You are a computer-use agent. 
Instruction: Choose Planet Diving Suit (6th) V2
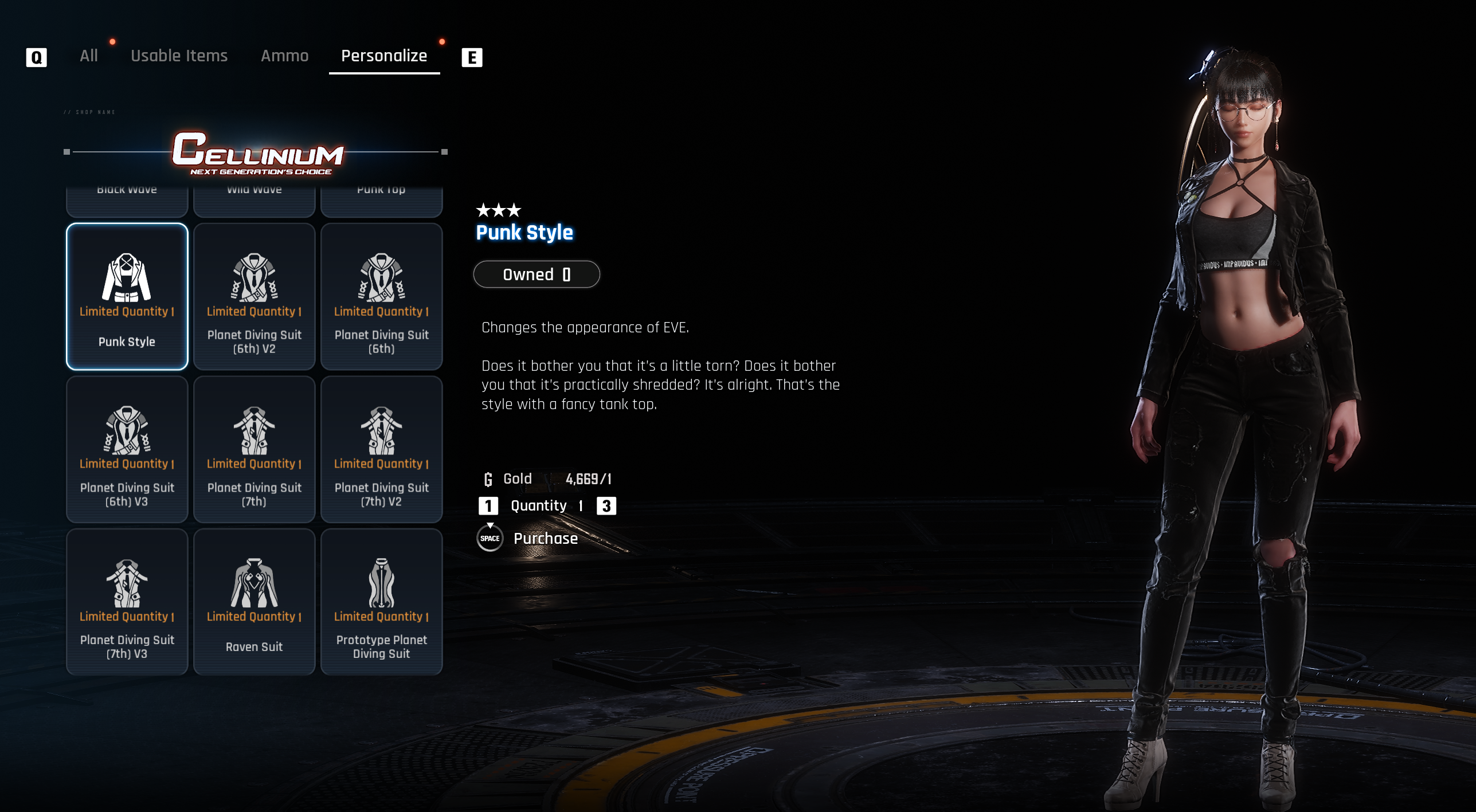(x=255, y=297)
